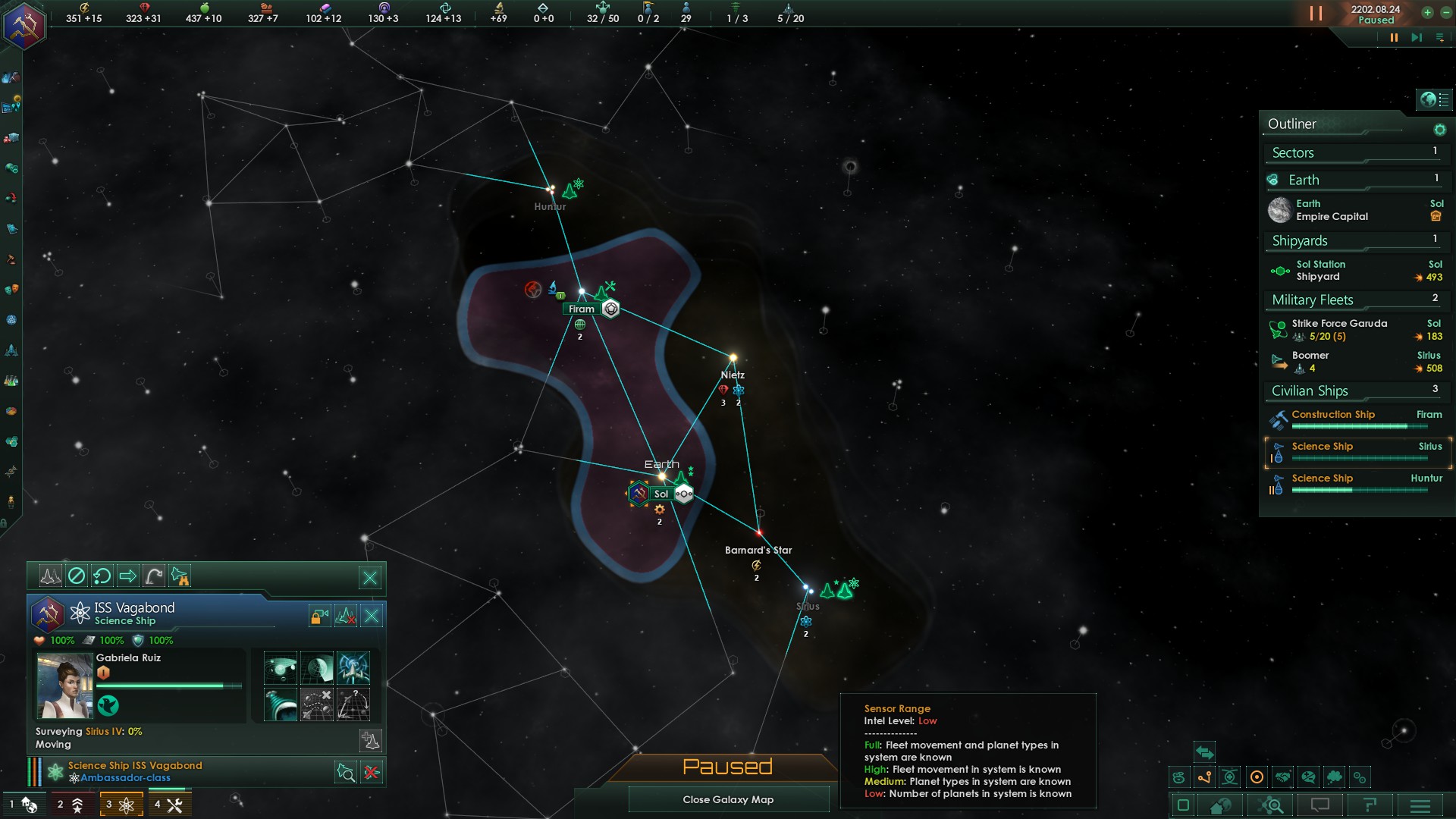Click the return-to-capital home icon in bottom toolbar
This screenshot has width=1456, height=819.
pyautogui.click(x=1219, y=805)
